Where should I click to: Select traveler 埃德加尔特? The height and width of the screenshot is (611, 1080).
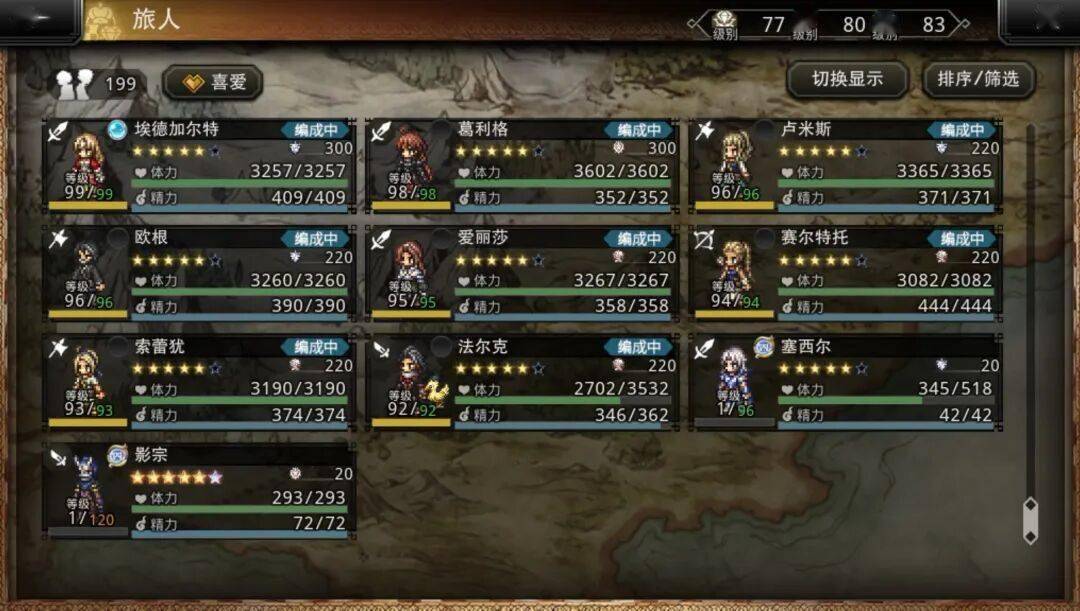point(198,164)
